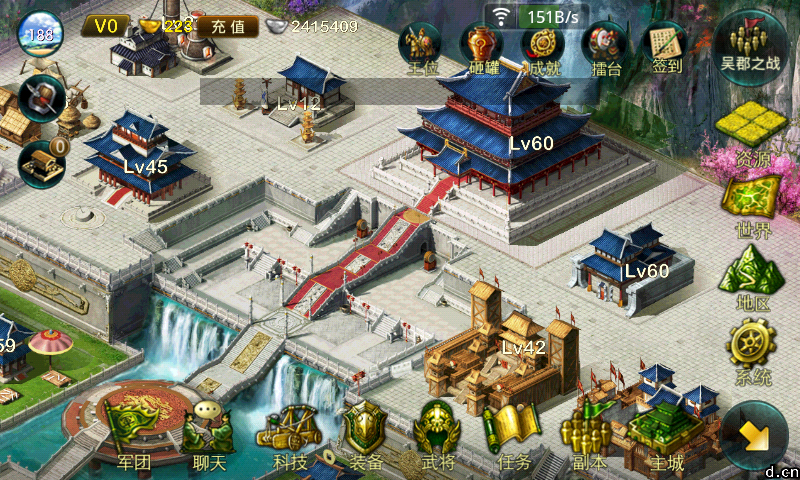Select the shield and spear icon

click(41, 99)
